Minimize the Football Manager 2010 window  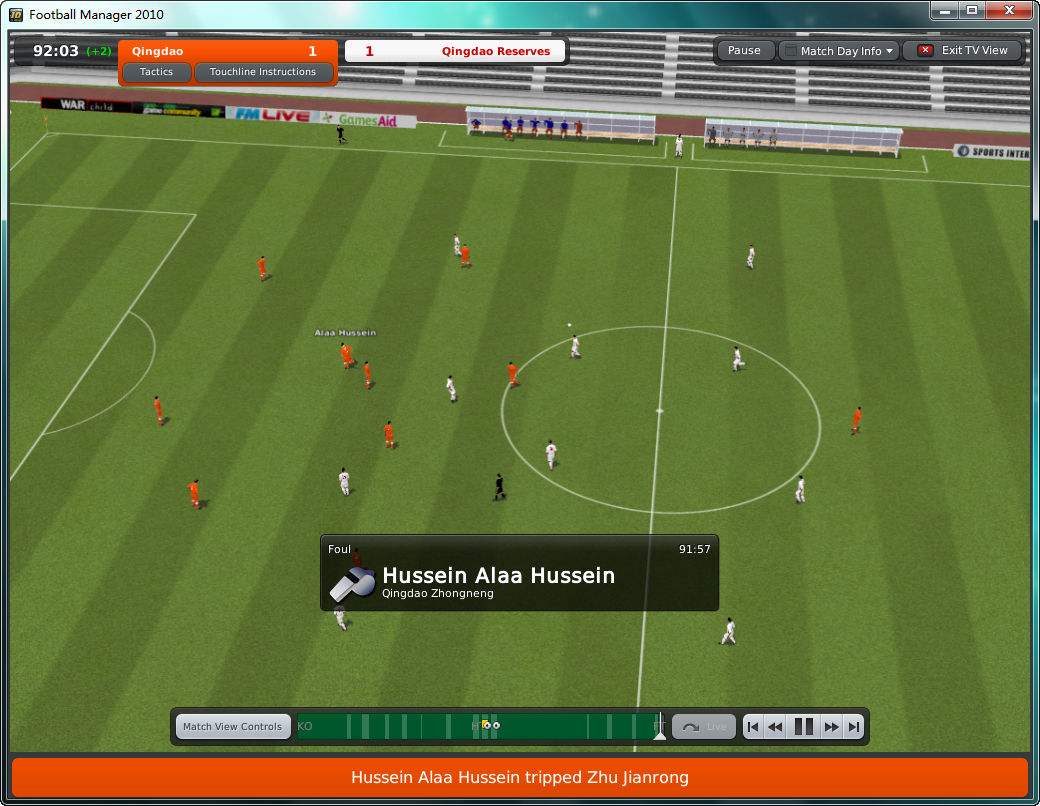tap(945, 10)
